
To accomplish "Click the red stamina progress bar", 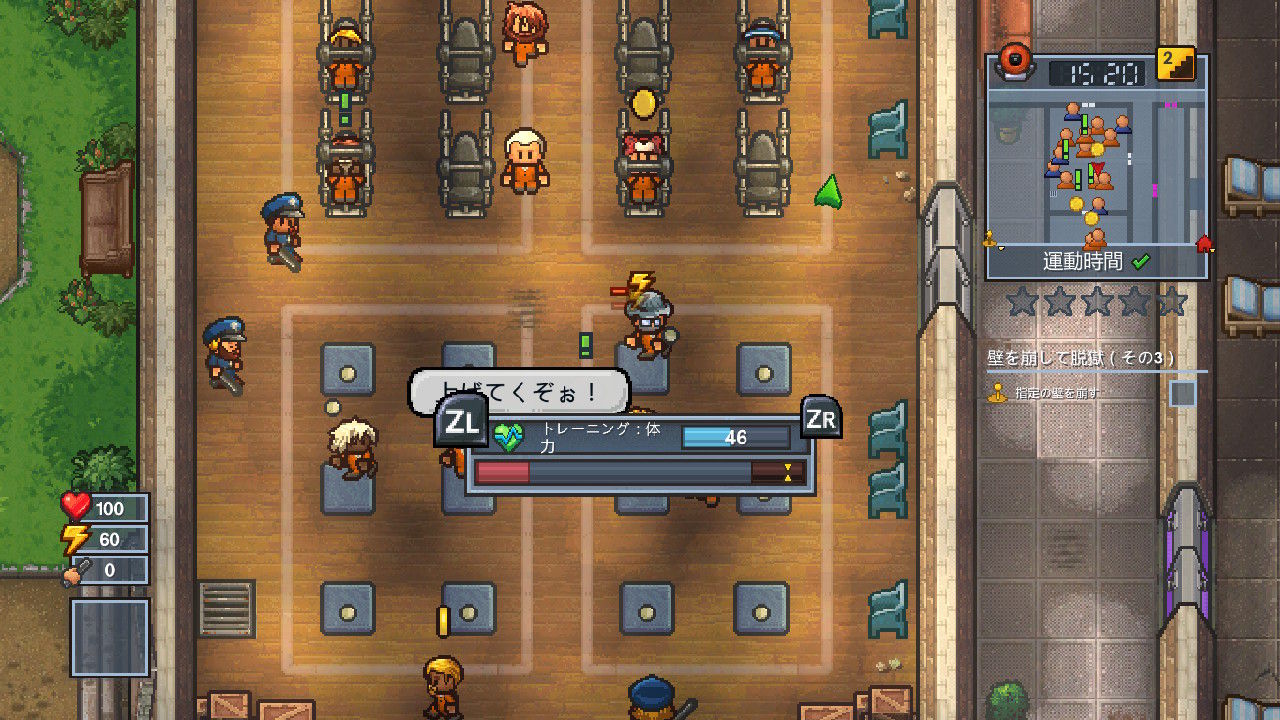I will click(x=504, y=472).
